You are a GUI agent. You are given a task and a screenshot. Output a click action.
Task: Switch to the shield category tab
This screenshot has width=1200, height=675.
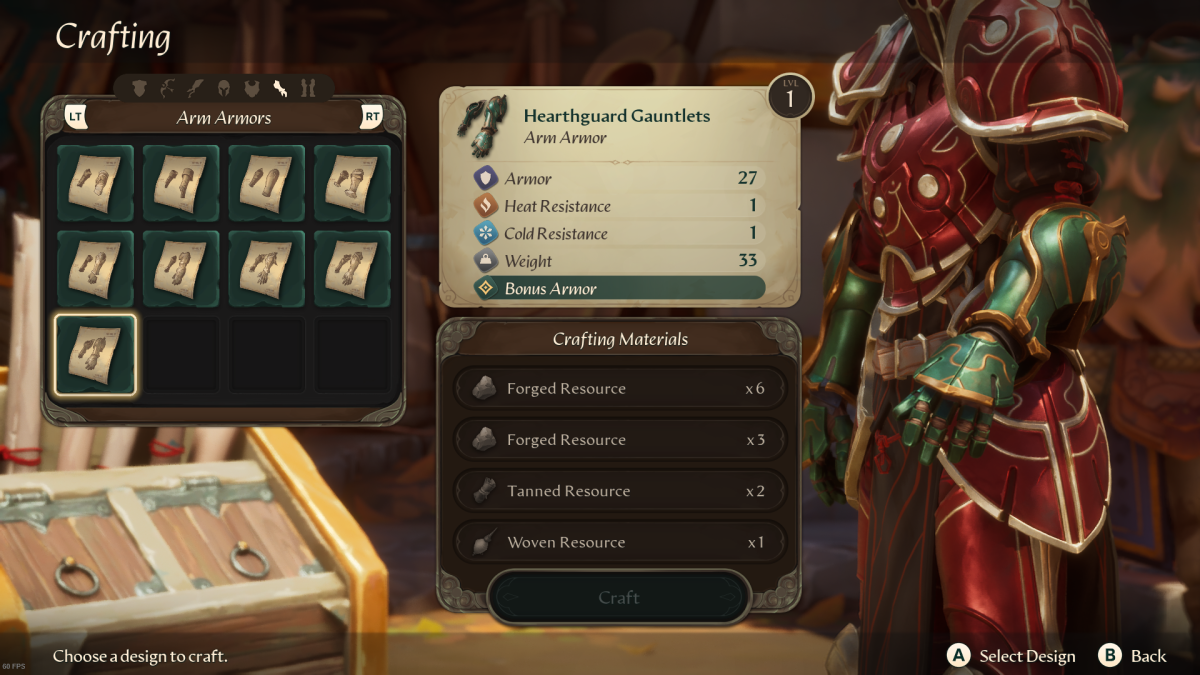click(140, 89)
